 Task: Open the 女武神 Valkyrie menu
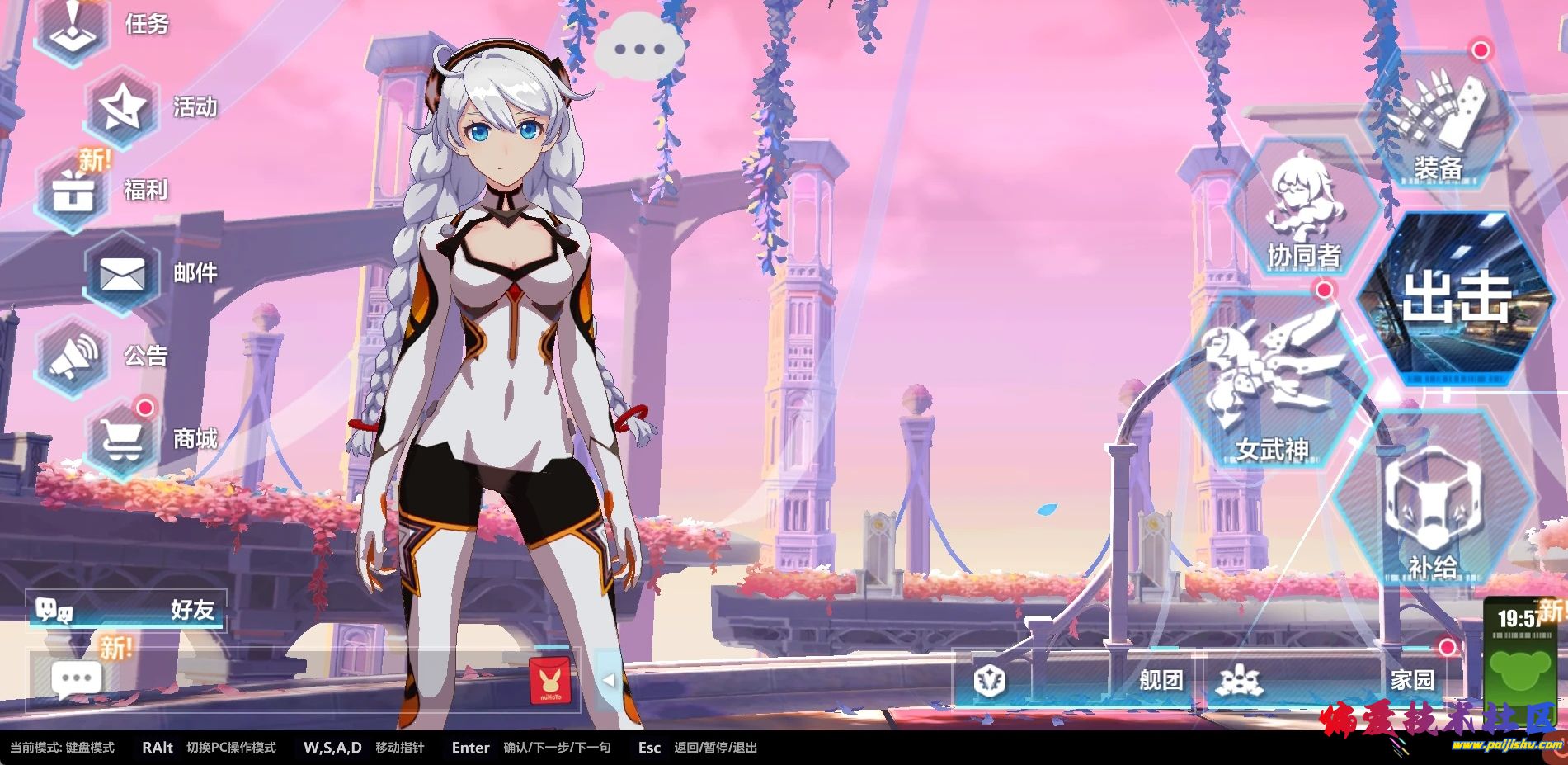click(x=1272, y=388)
